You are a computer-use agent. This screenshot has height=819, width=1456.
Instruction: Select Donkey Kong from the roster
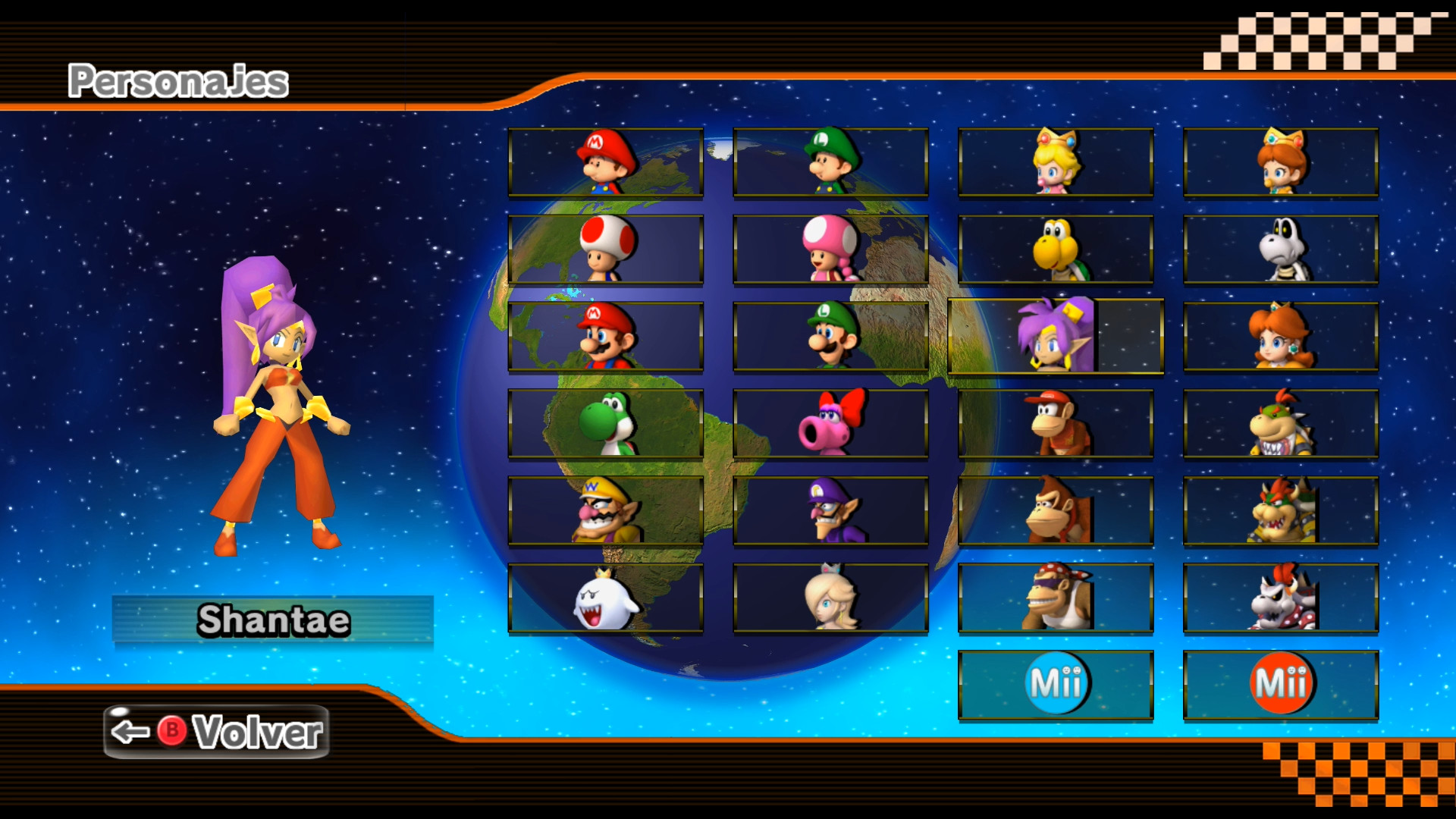click(x=1056, y=510)
